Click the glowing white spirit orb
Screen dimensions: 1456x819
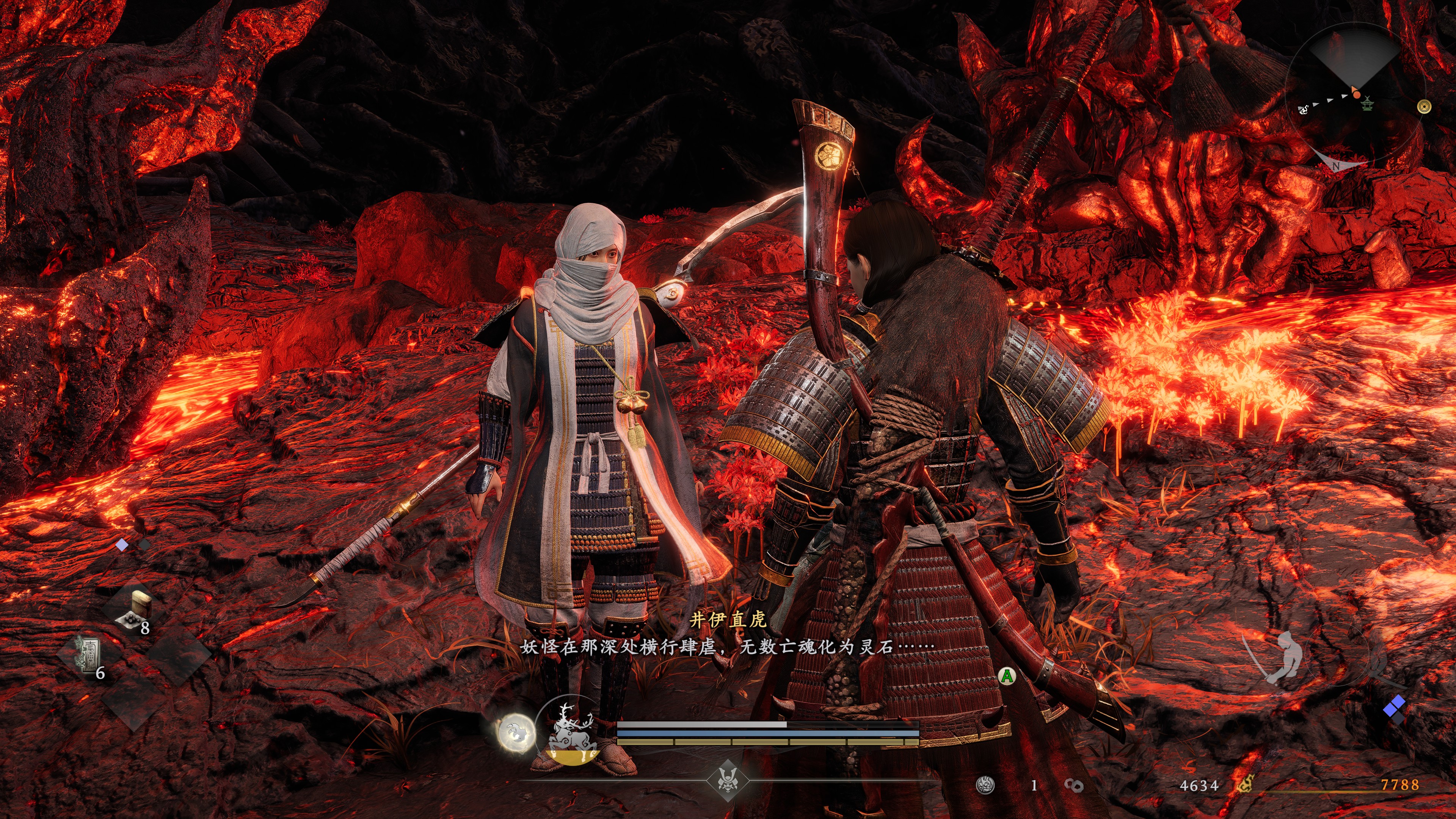(x=516, y=733)
